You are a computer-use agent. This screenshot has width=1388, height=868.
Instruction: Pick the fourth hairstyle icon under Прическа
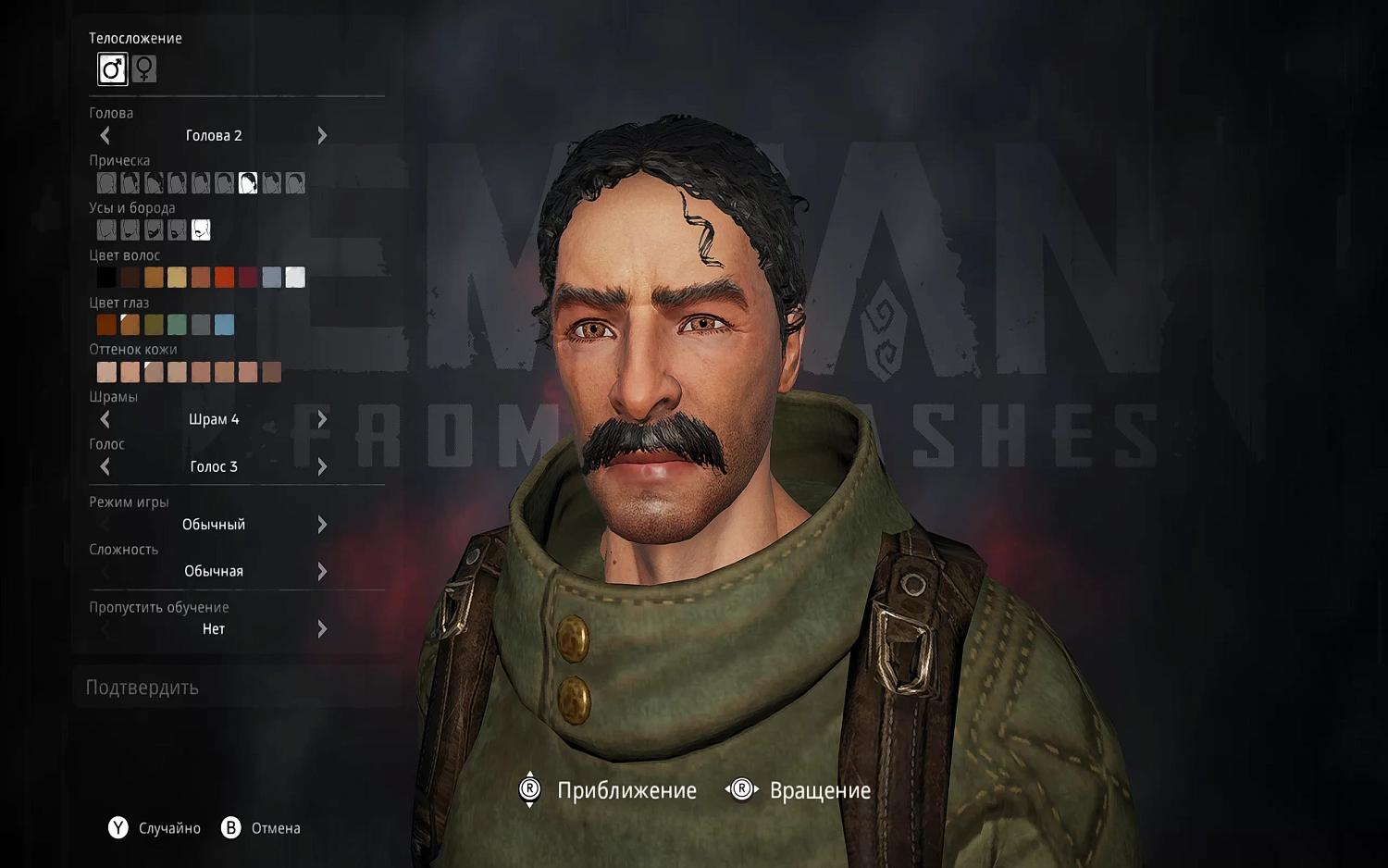coord(177,182)
